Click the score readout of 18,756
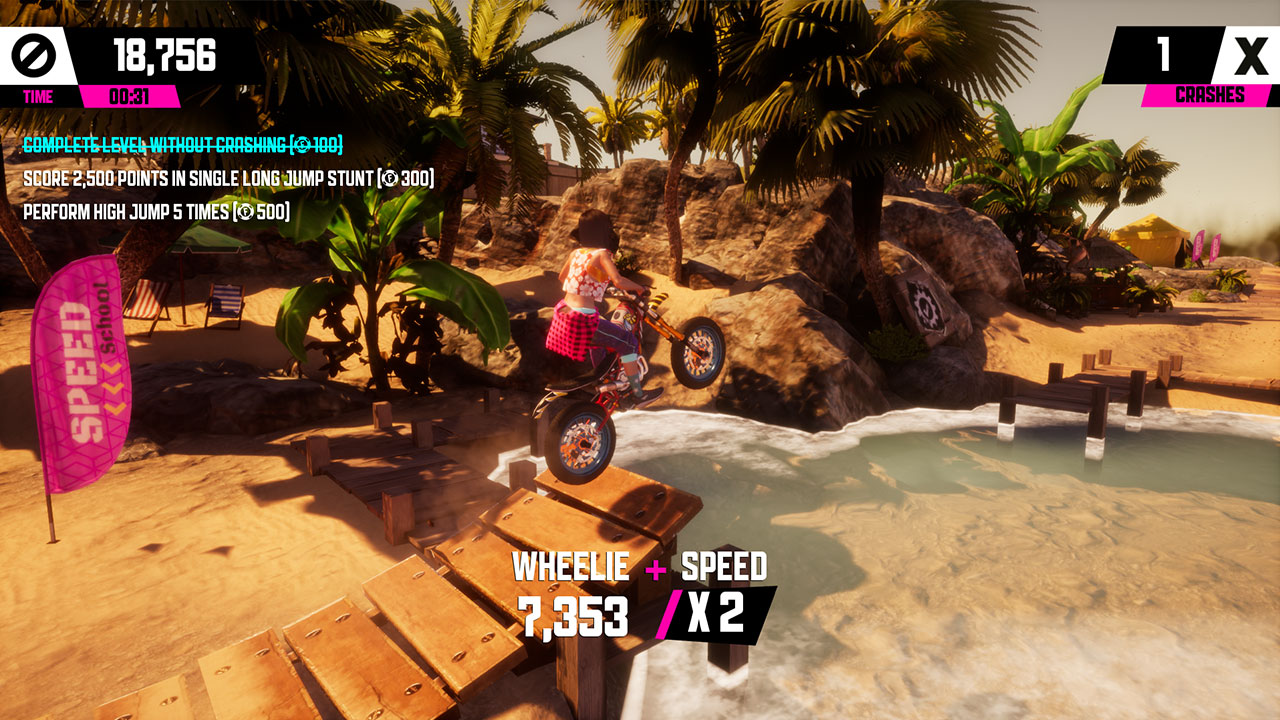 pyautogui.click(x=165, y=53)
